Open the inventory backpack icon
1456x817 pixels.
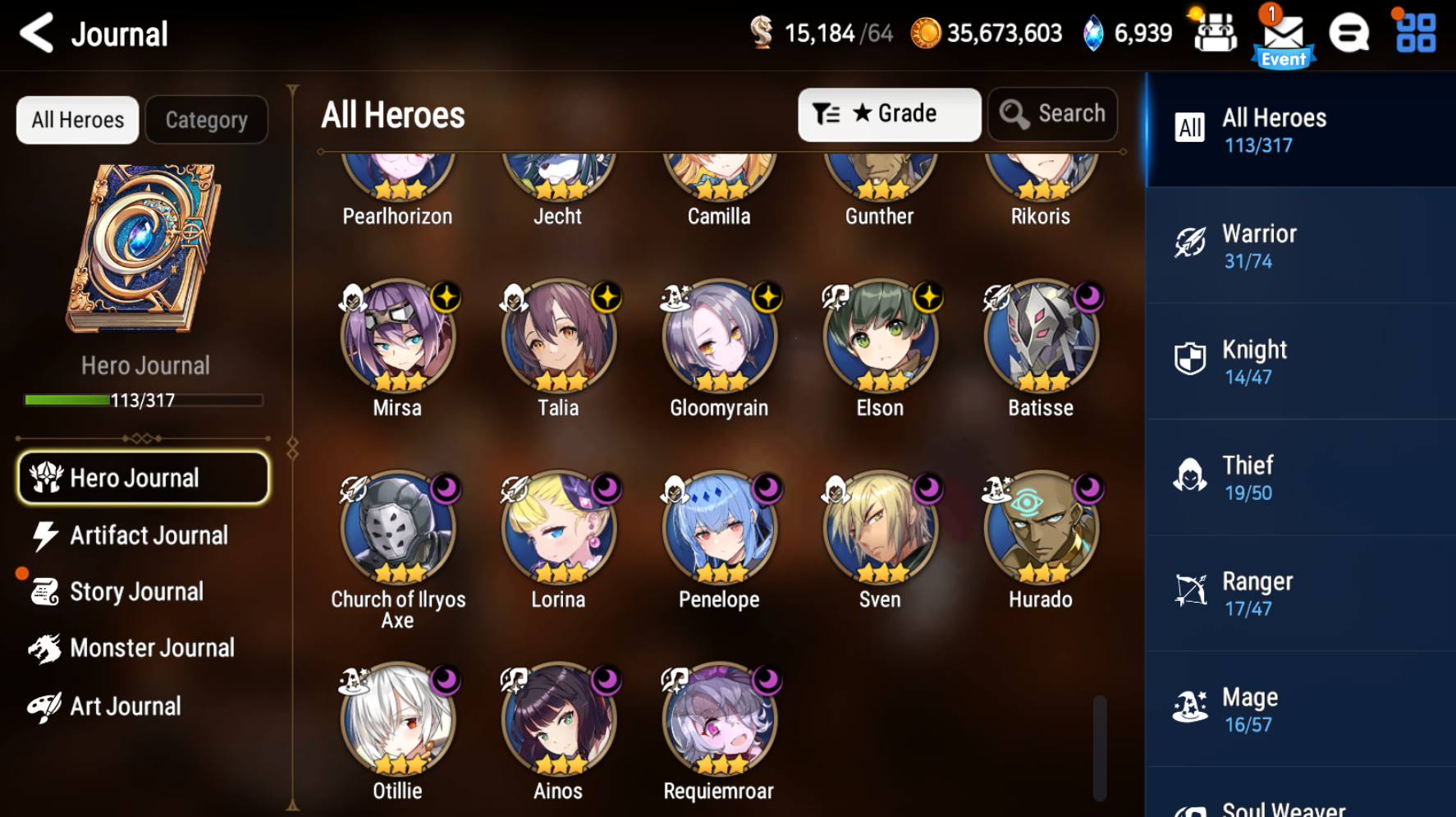point(1215,33)
